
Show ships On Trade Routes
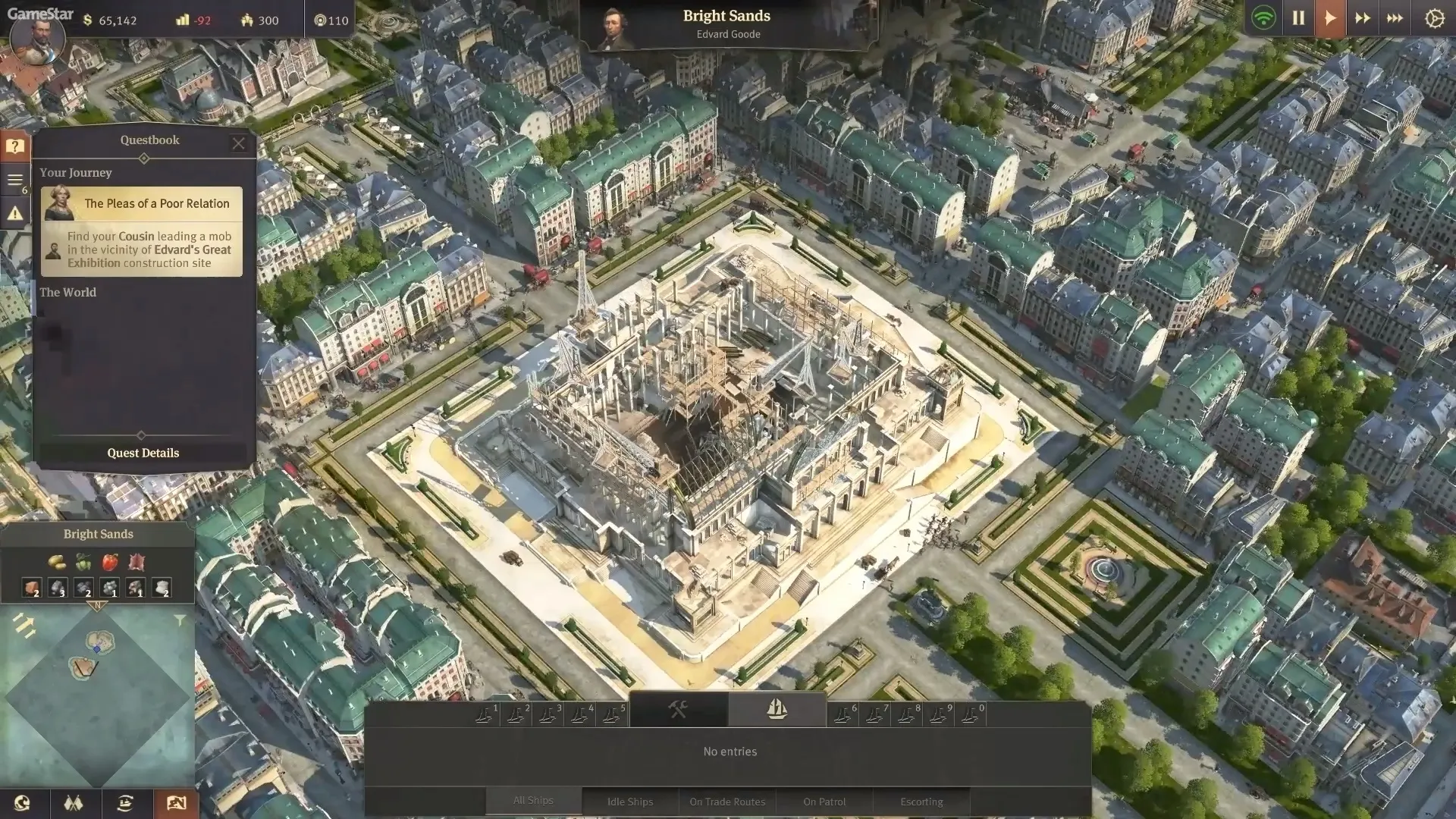click(727, 802)
